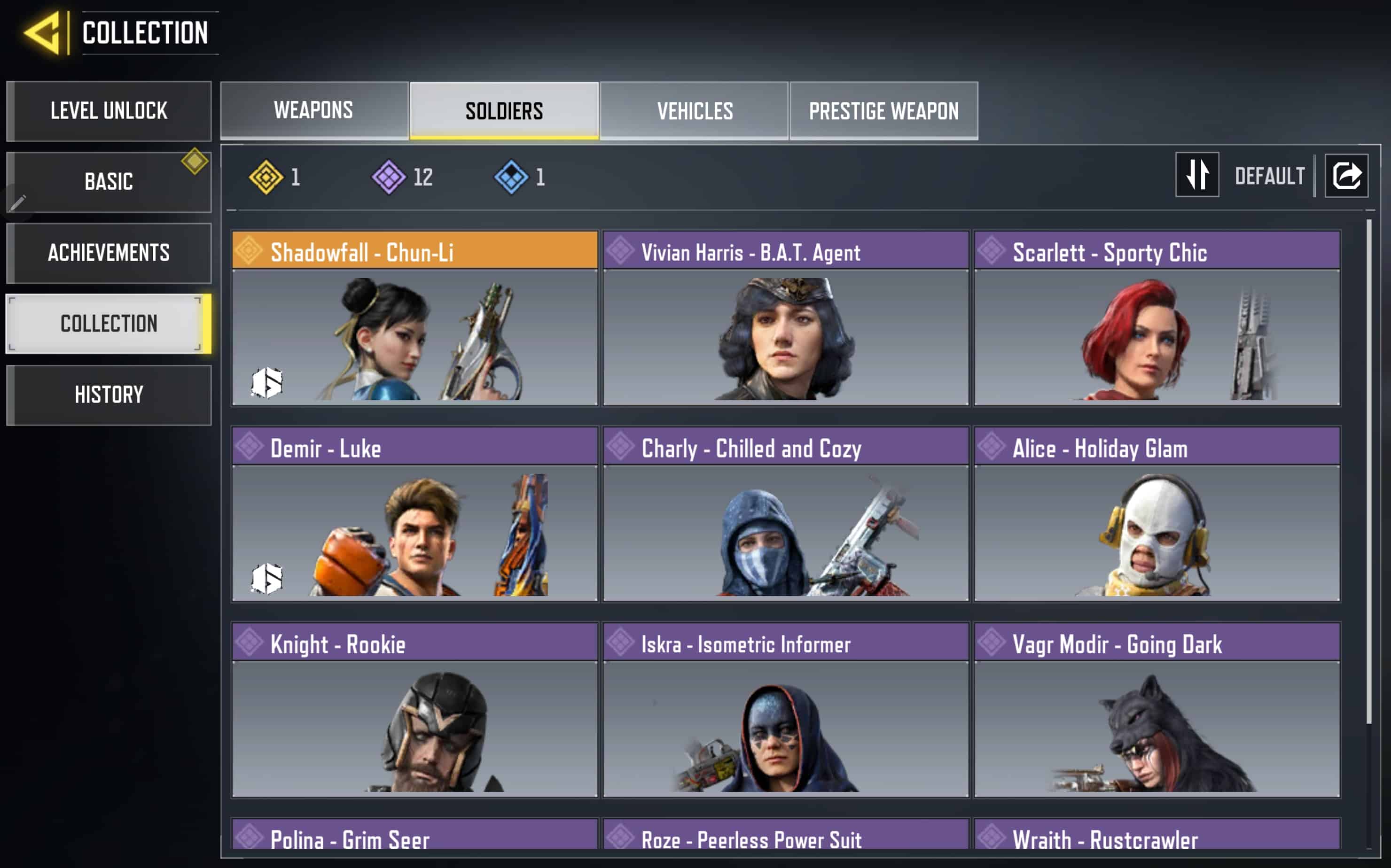
Task: Choose the Knight - Rookie card
Action: click(x=414, y=710)
